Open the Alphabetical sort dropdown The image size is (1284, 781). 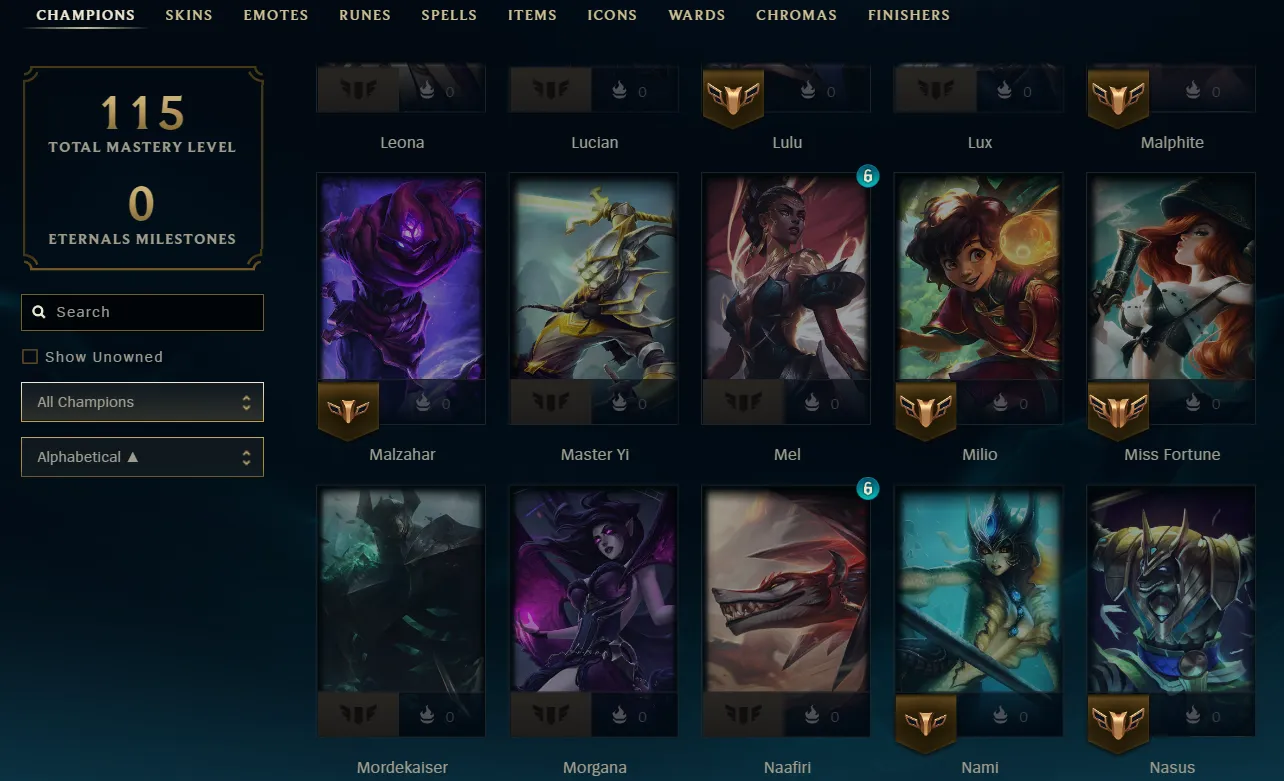click(142, 457)
